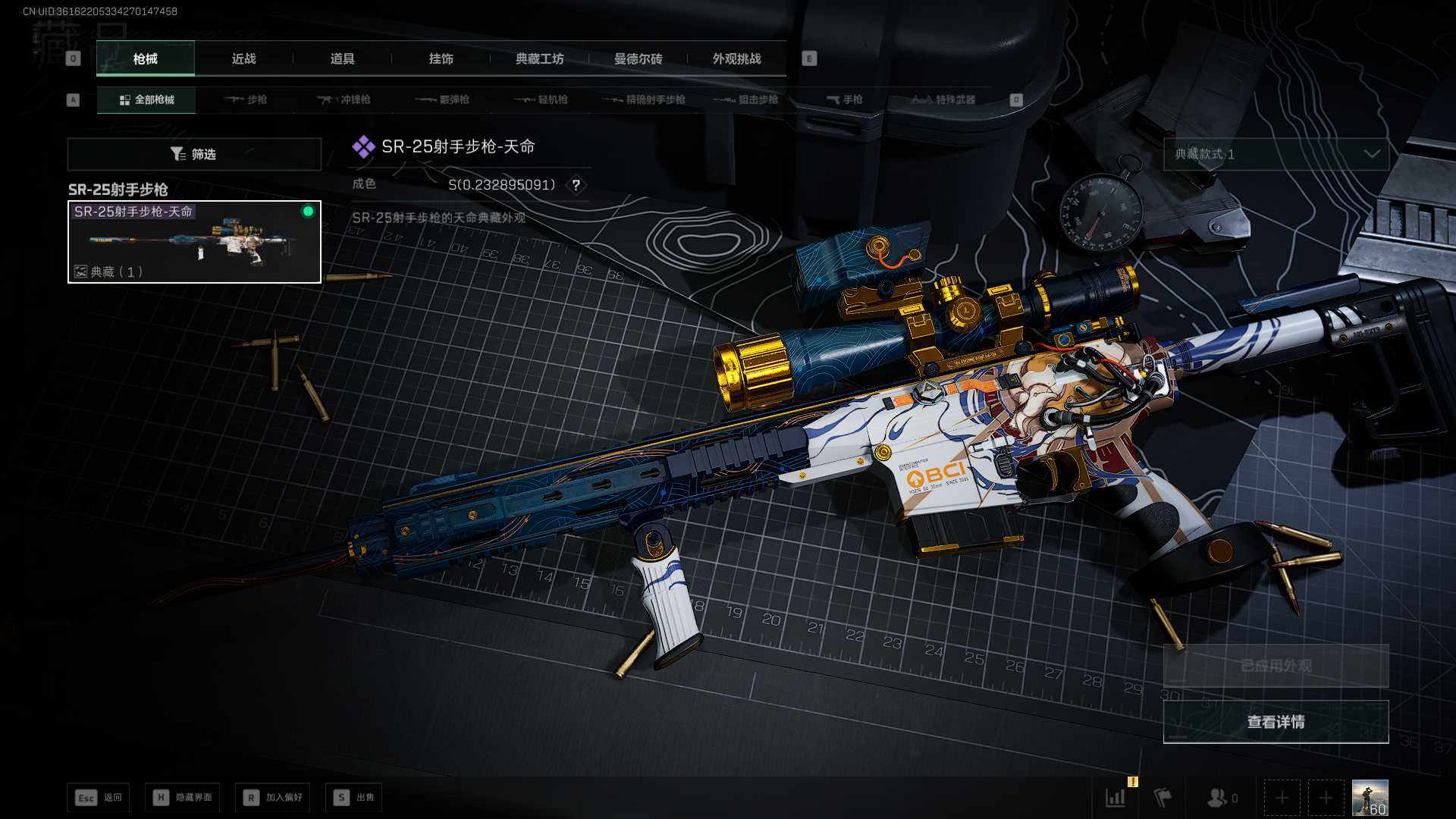Expand the 典藏款式 1 dropdown
Screen dimensions: 1456x819
[1276, 154]
